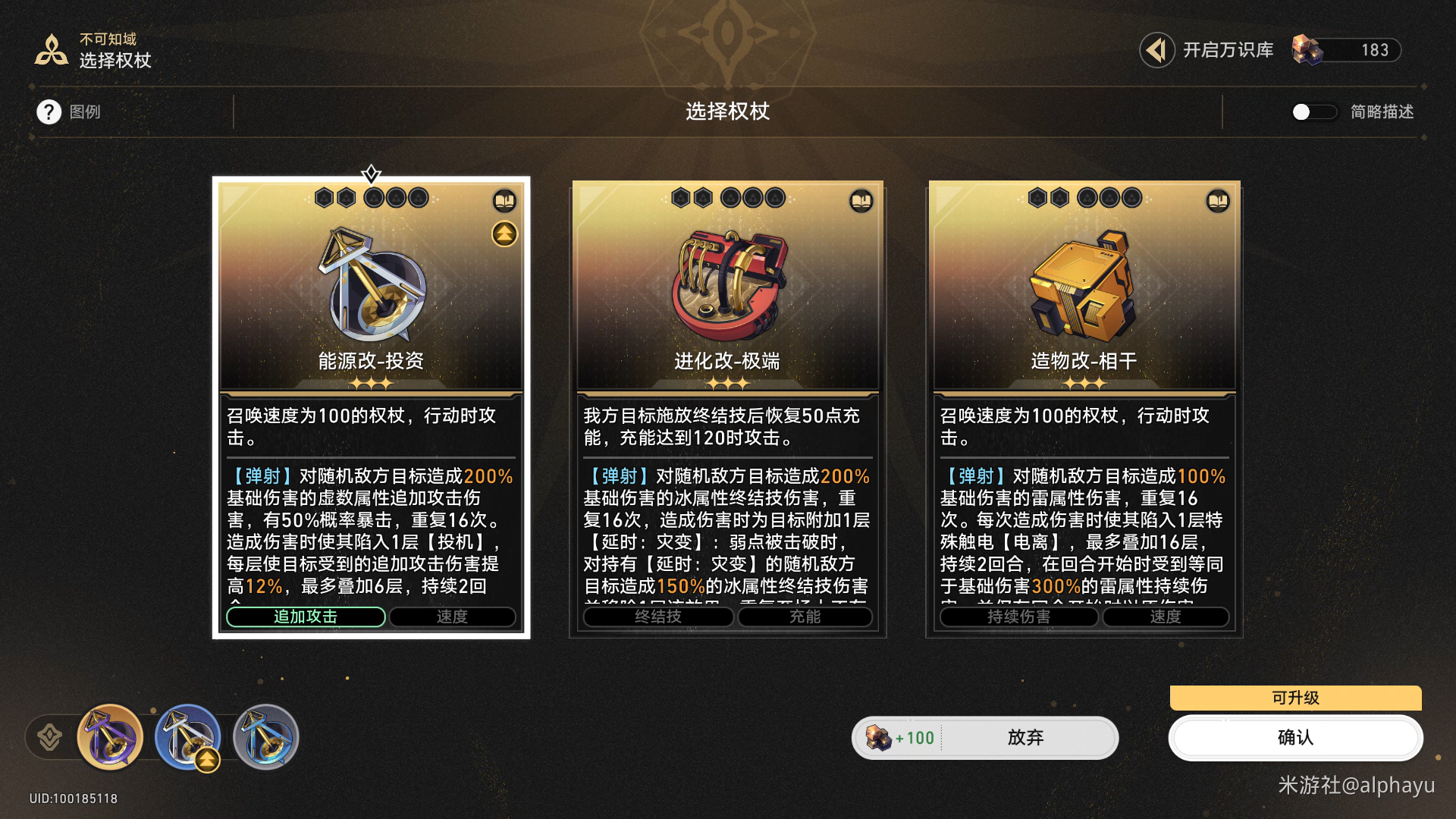Confirm selection with 确认 button
This screenshot has width=1456, height=819.
pyautogui.click(x=1295, y=738)
